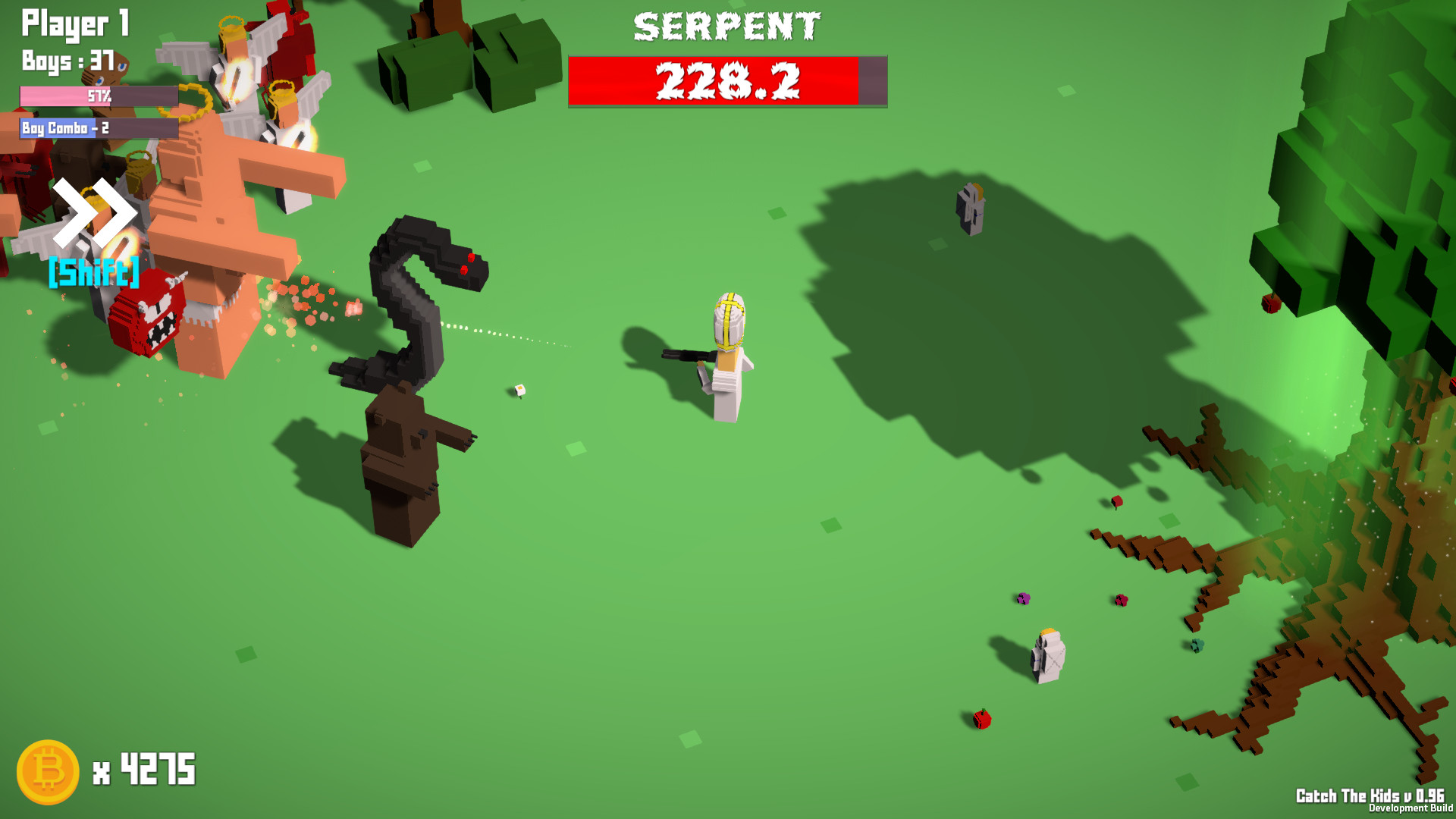Expand the Player 1 stats panel
The image size is (1456, 819).
point(74,25)
